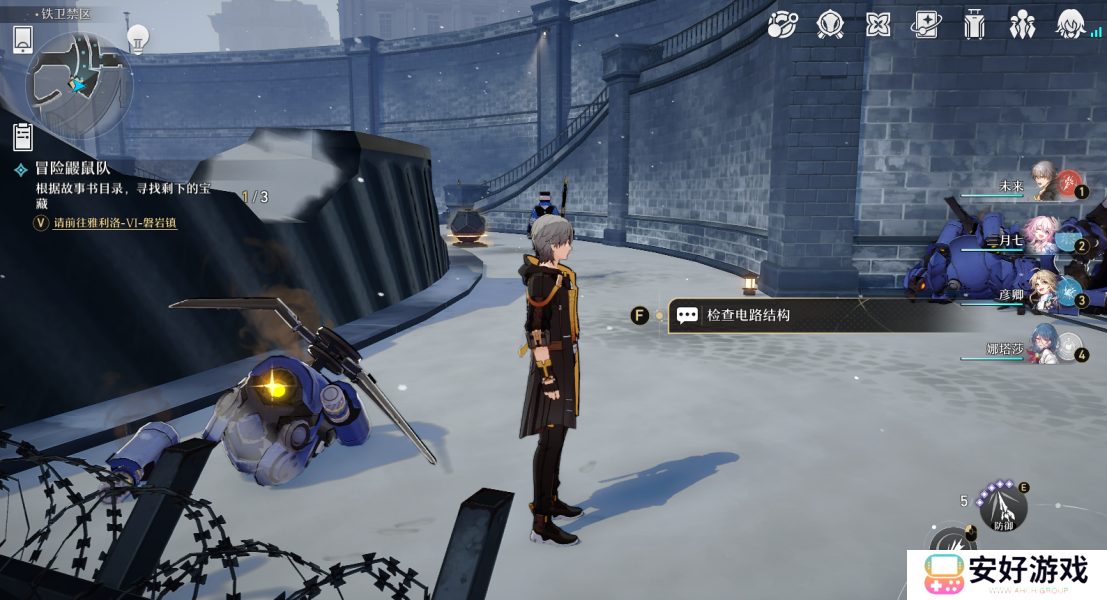This screenshot has height=600, width=1107.
Task: Open the team lineup icon
Action: (x=1022, y=25)
